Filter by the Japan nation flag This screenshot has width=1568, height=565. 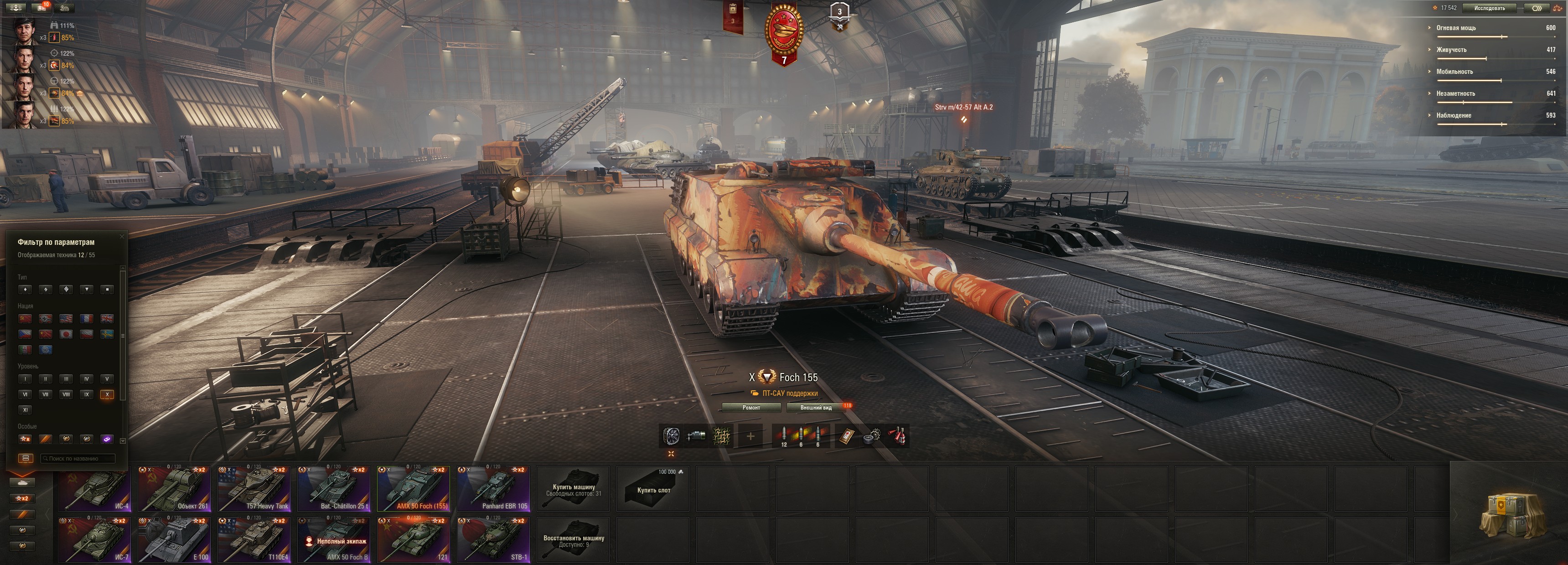pyautogui.click(x=67, y=334)
